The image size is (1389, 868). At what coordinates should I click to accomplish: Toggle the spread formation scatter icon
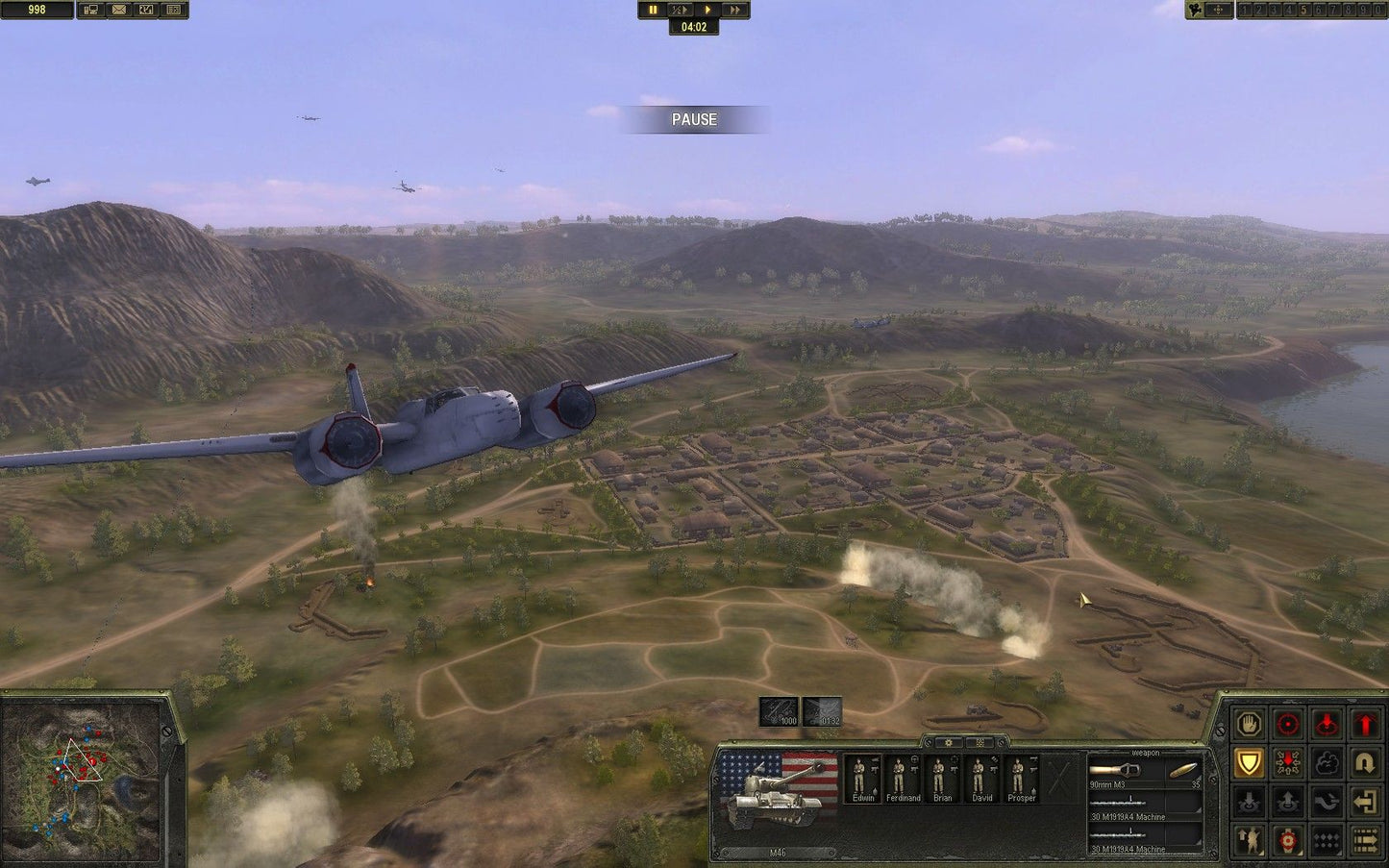(1287, 763)
